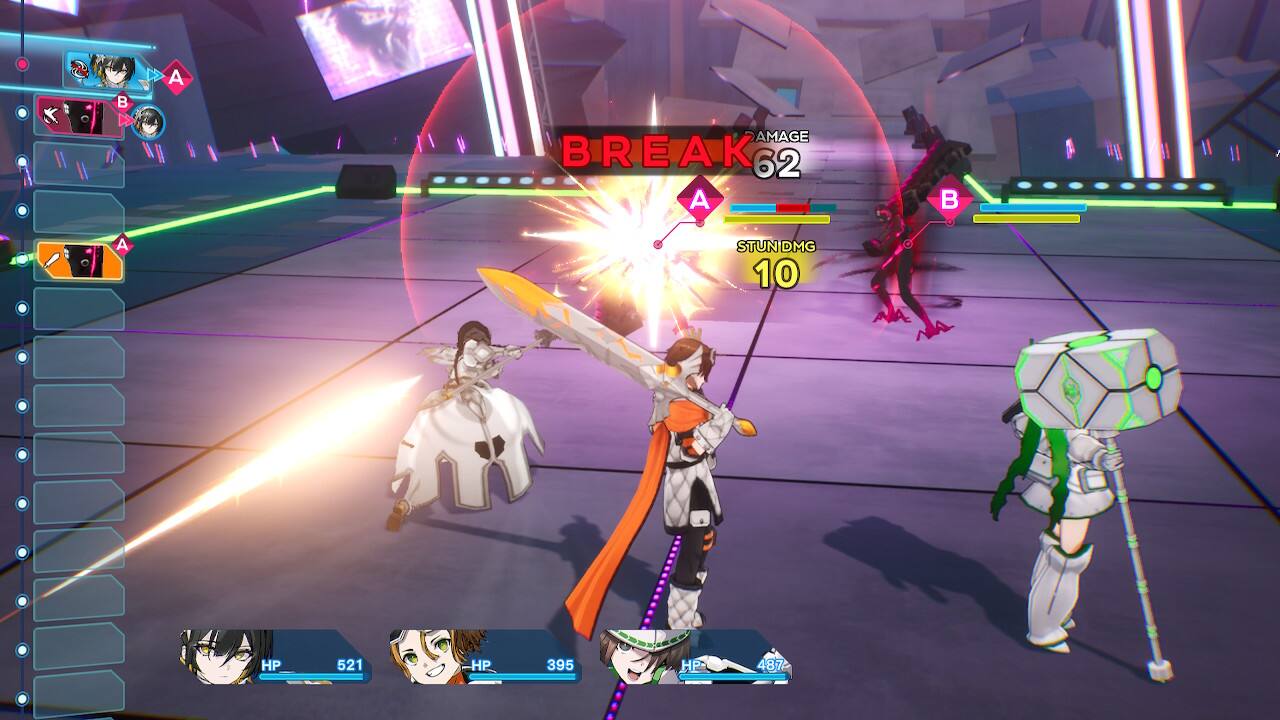Select the red enemy turn entry on the timeline
1280x720 pixels.
(x=80, y=116)
